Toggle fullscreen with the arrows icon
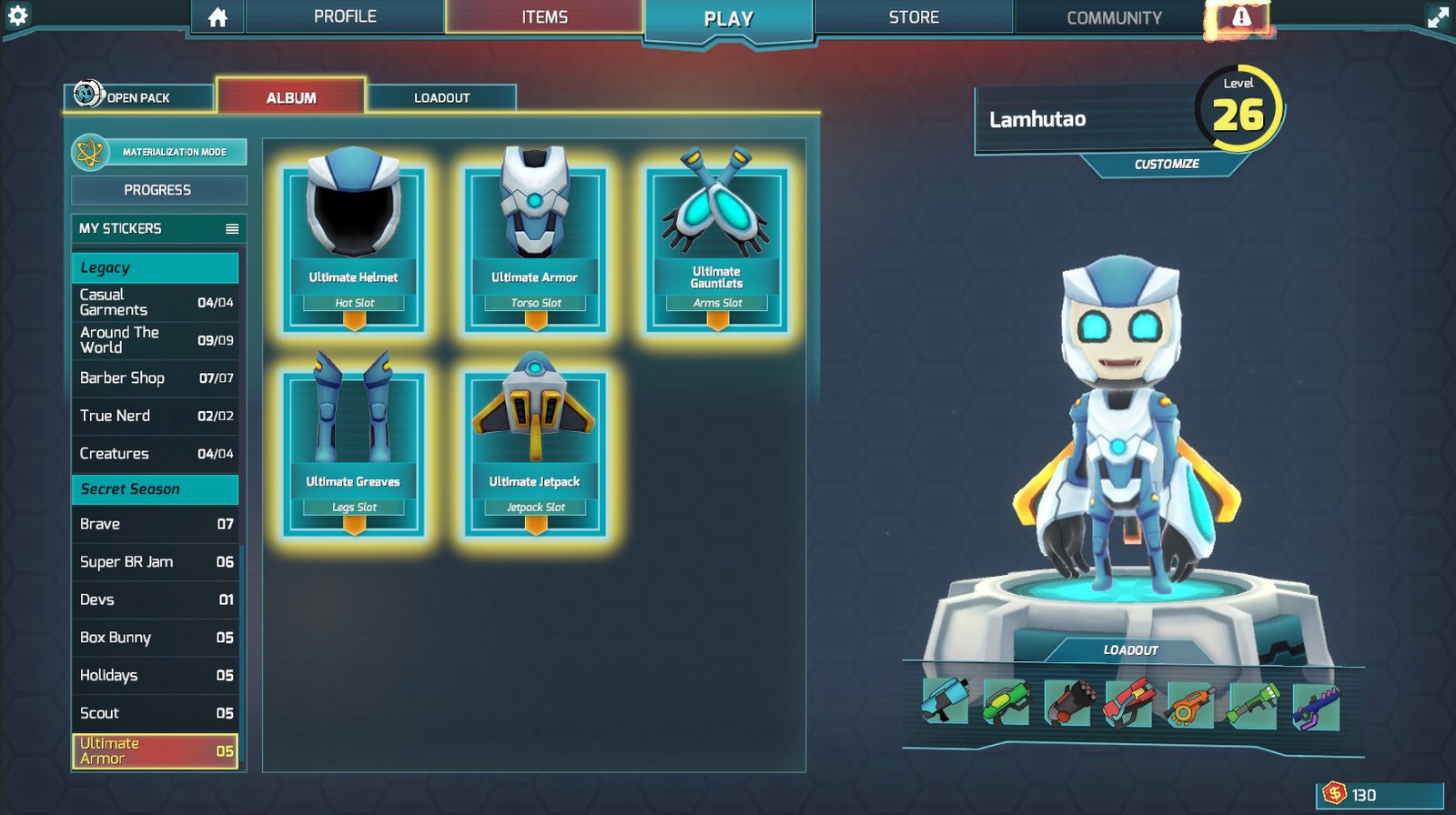This screenshot has height=815, width=1456. point(1438,17)
